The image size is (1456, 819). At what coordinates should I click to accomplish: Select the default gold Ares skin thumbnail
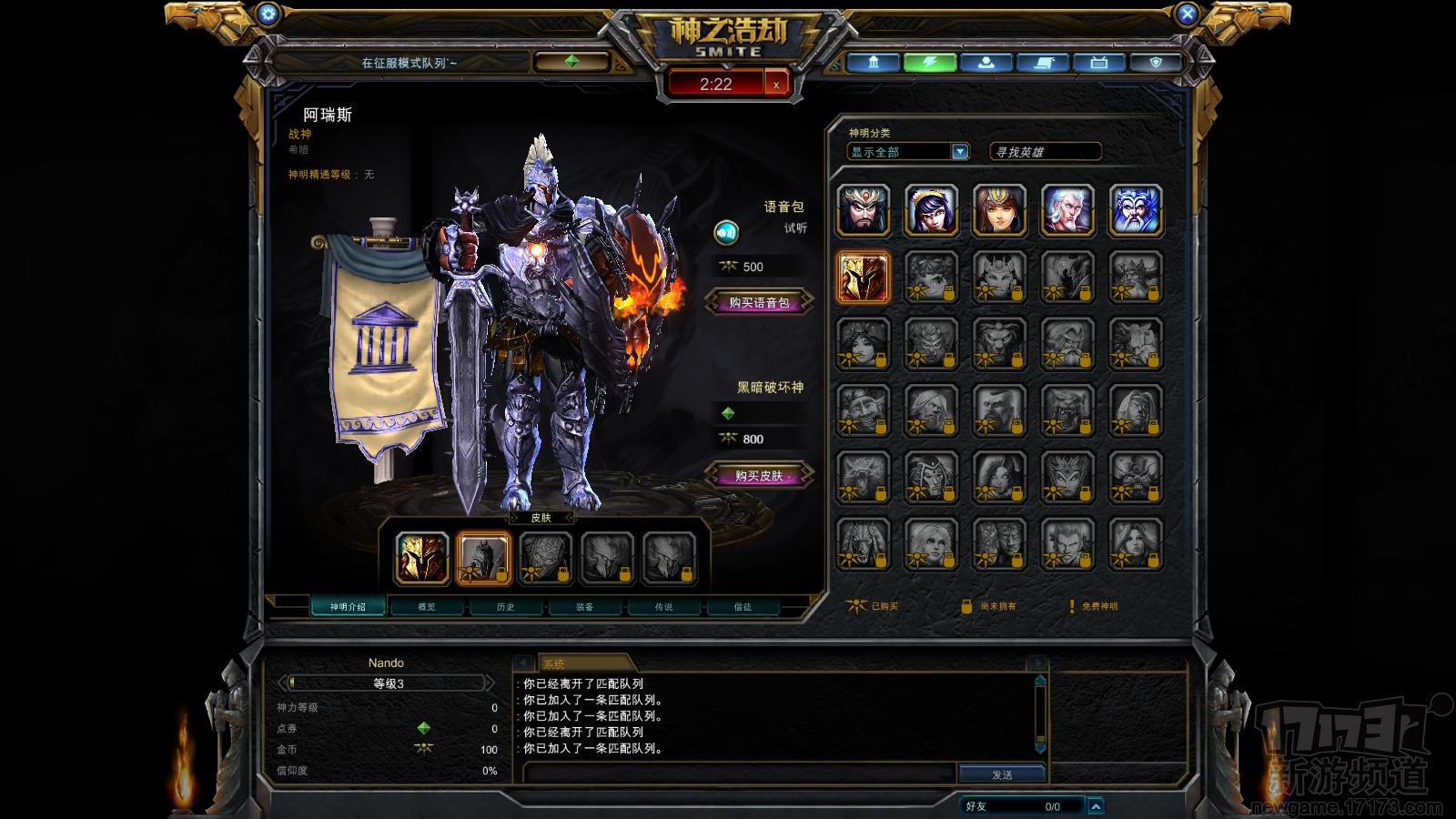tap(422, 558)
